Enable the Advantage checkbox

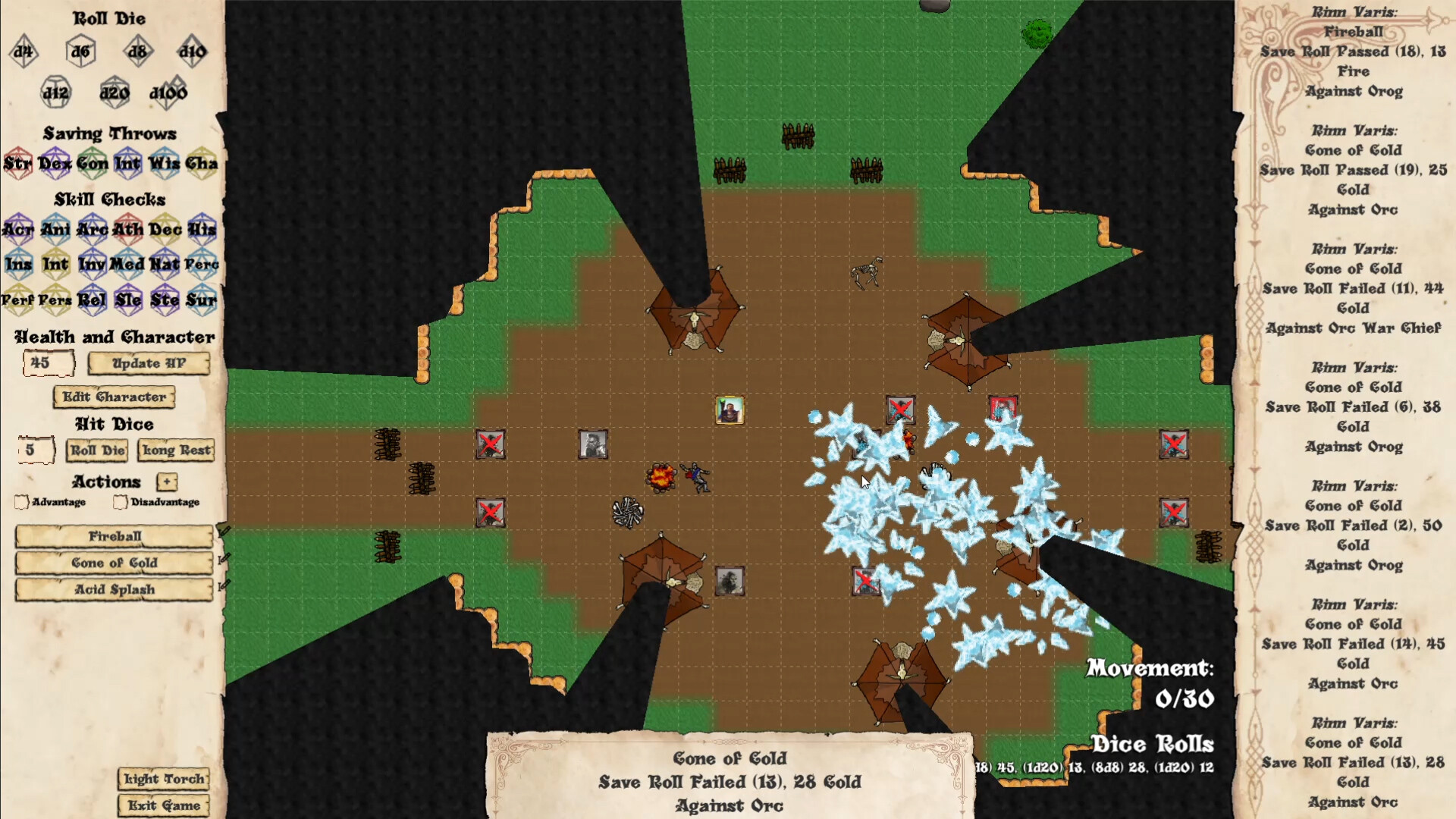click(20, 501)
